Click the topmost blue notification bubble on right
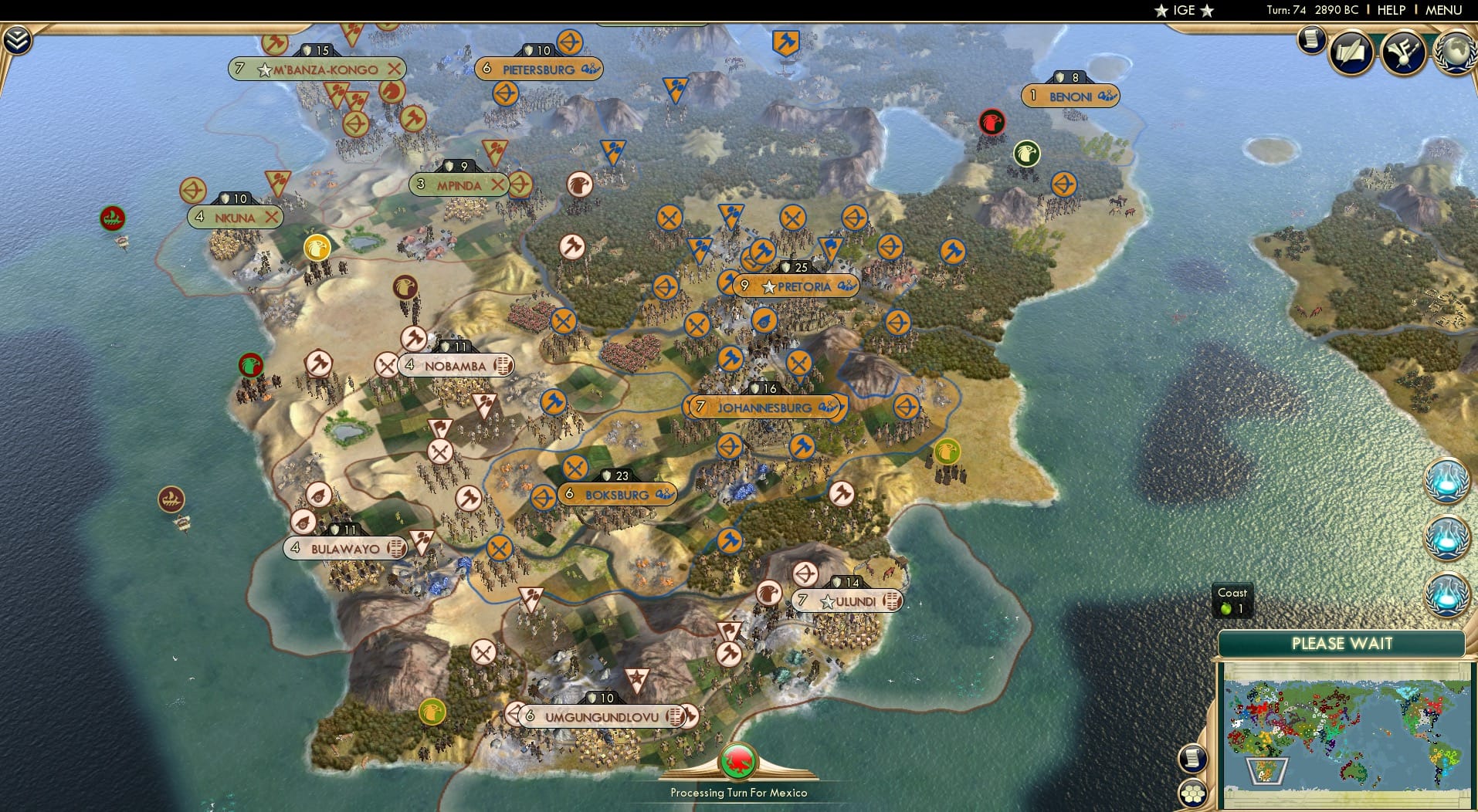 click(x=1447, y=480)
